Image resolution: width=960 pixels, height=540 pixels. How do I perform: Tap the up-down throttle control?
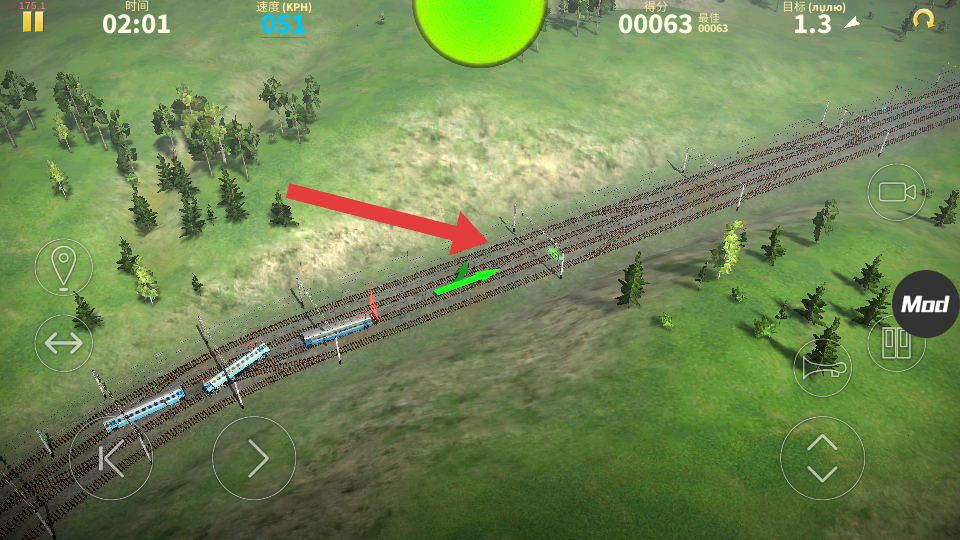point(822,458)
